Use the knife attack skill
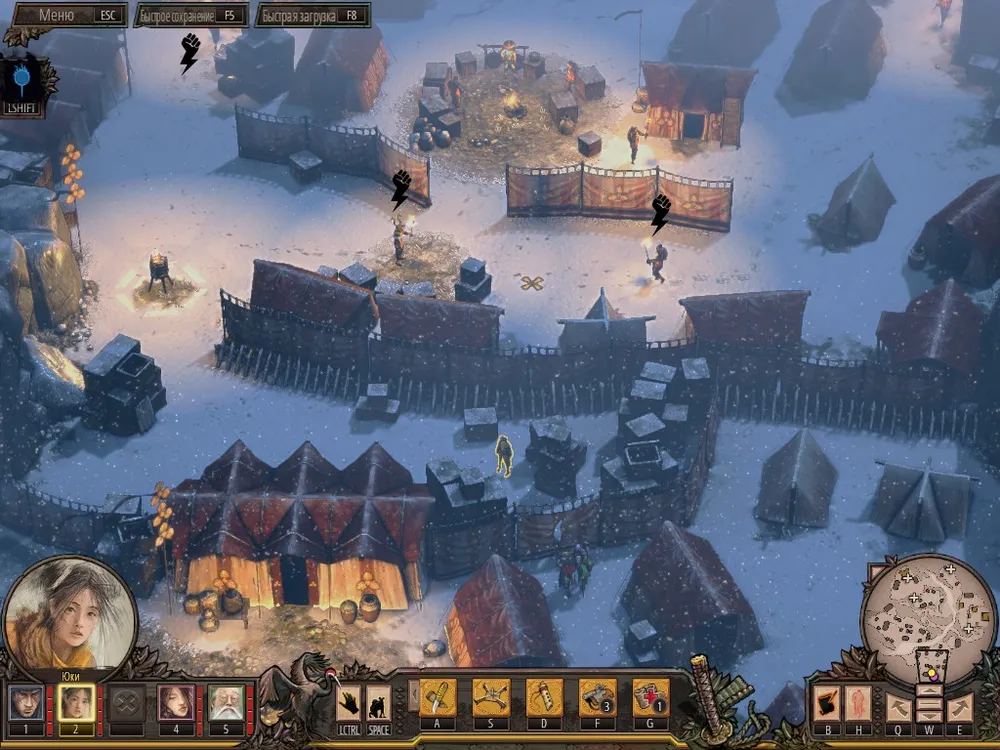Viewport: 1000px width, 750px height. [438, 697]
